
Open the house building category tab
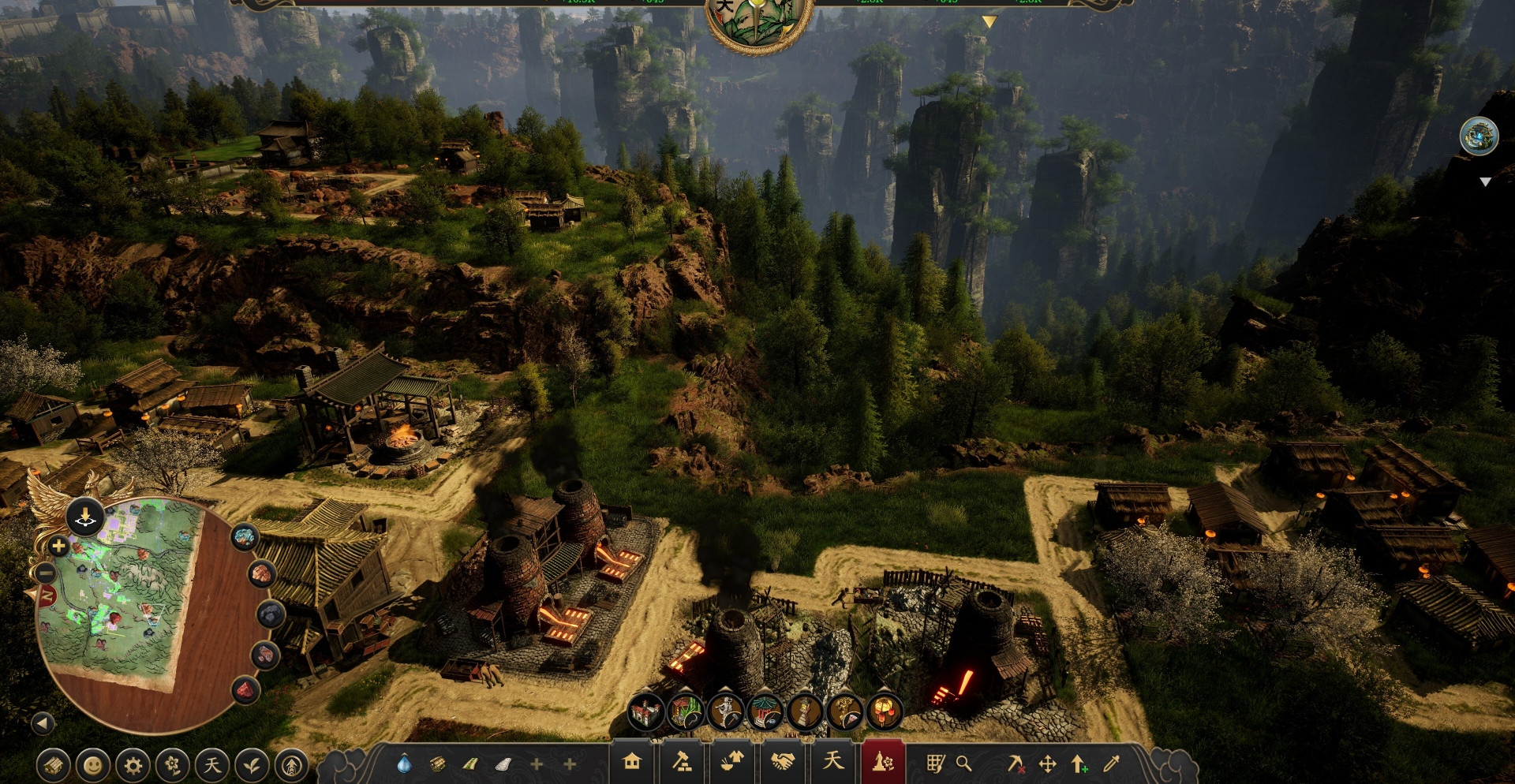pos(631,762)
